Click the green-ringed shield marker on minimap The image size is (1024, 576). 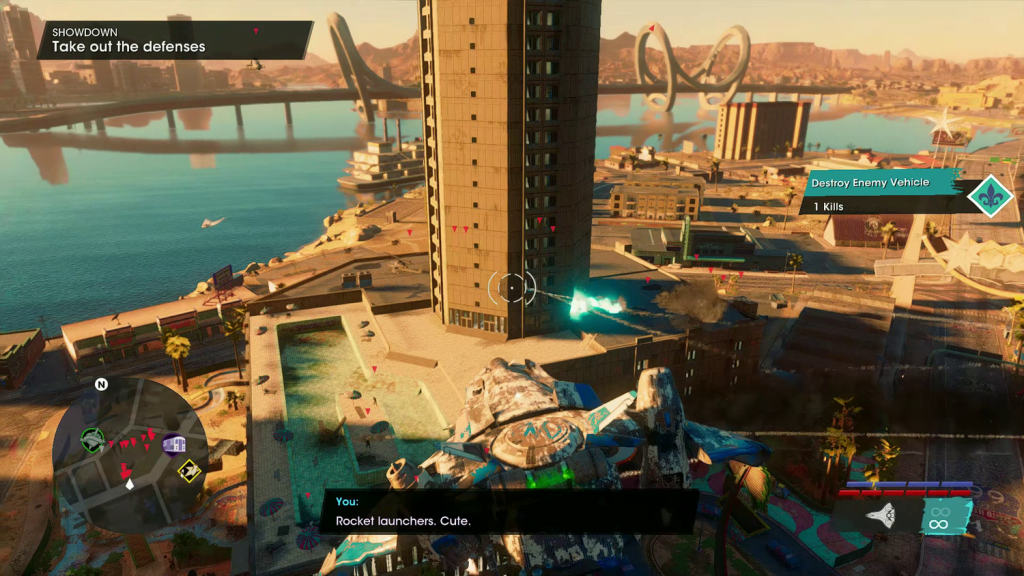[92, 439]
